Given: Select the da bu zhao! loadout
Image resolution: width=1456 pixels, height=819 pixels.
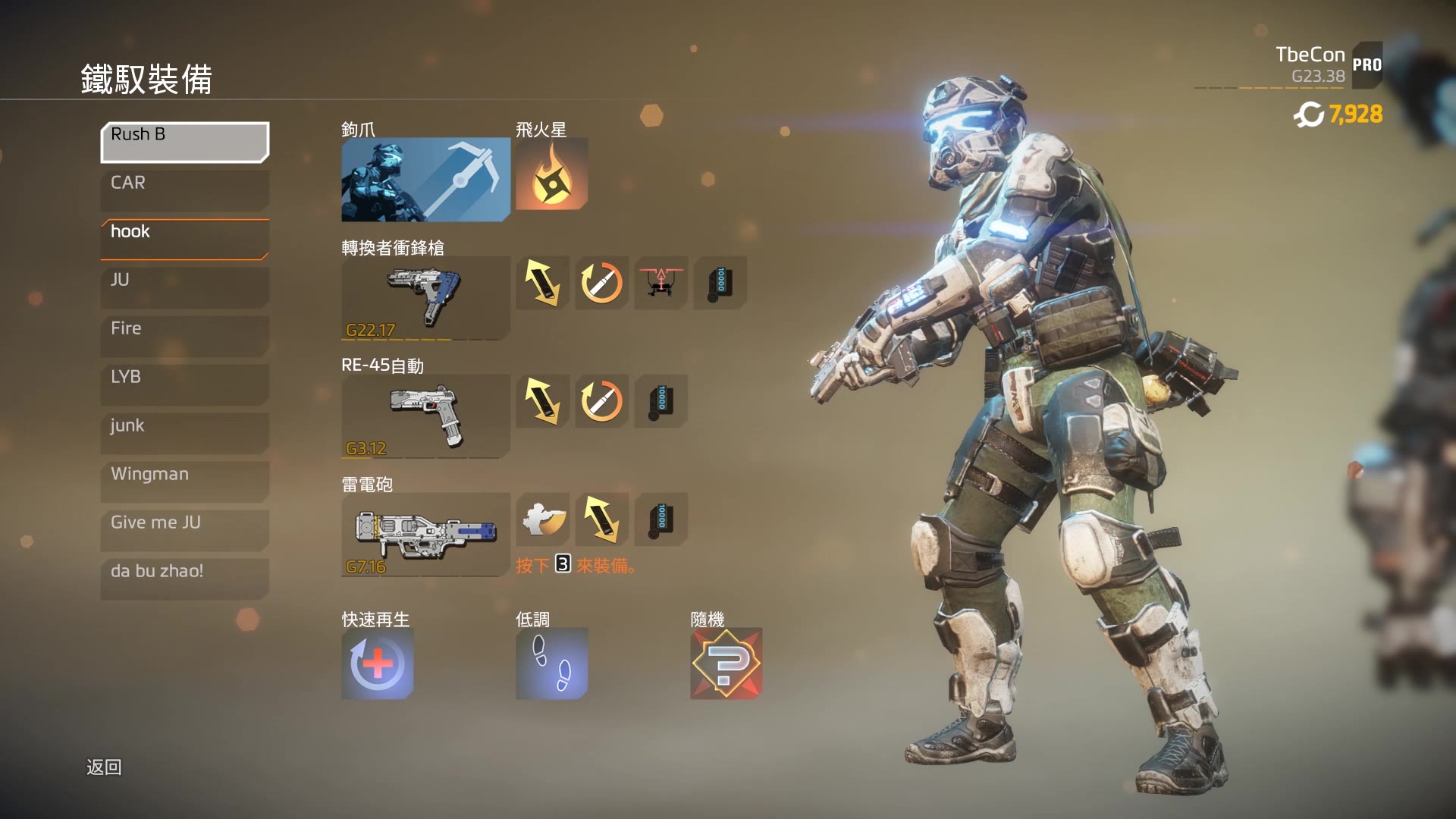Looking at the screenshot, I should (x=184, y=579).
